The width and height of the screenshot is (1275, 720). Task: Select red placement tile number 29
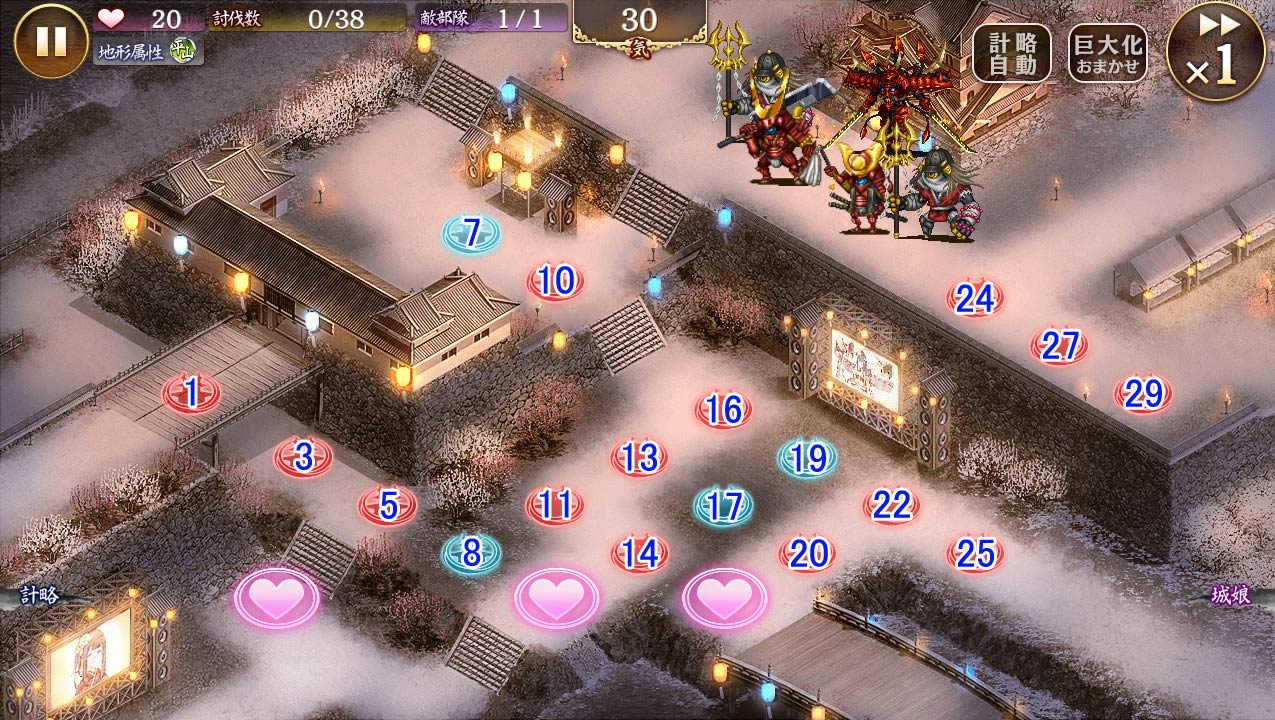(x=1143, y=394)
